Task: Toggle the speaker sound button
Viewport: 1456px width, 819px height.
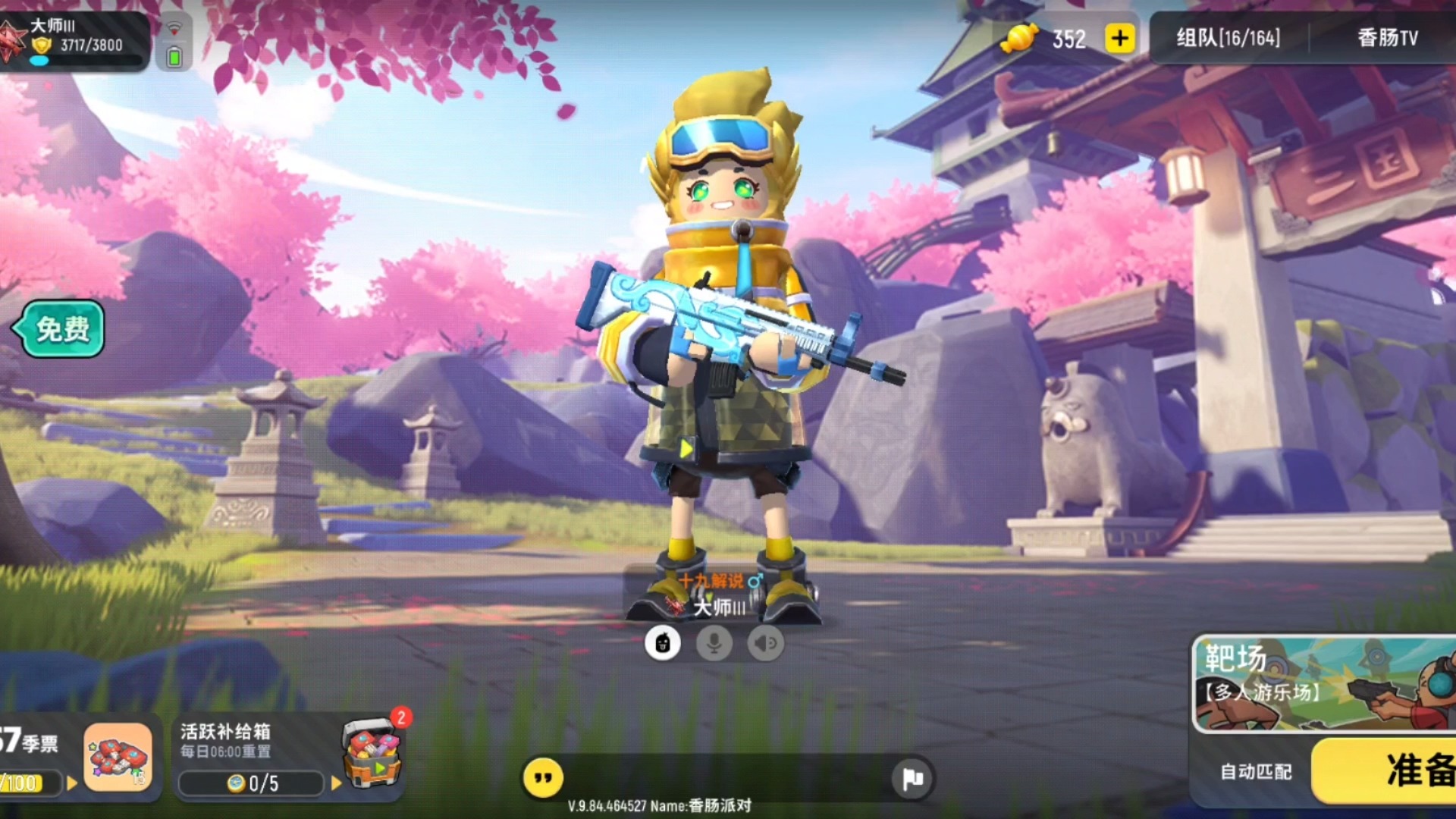Action: pyautogui.click(x=765, y=644)
